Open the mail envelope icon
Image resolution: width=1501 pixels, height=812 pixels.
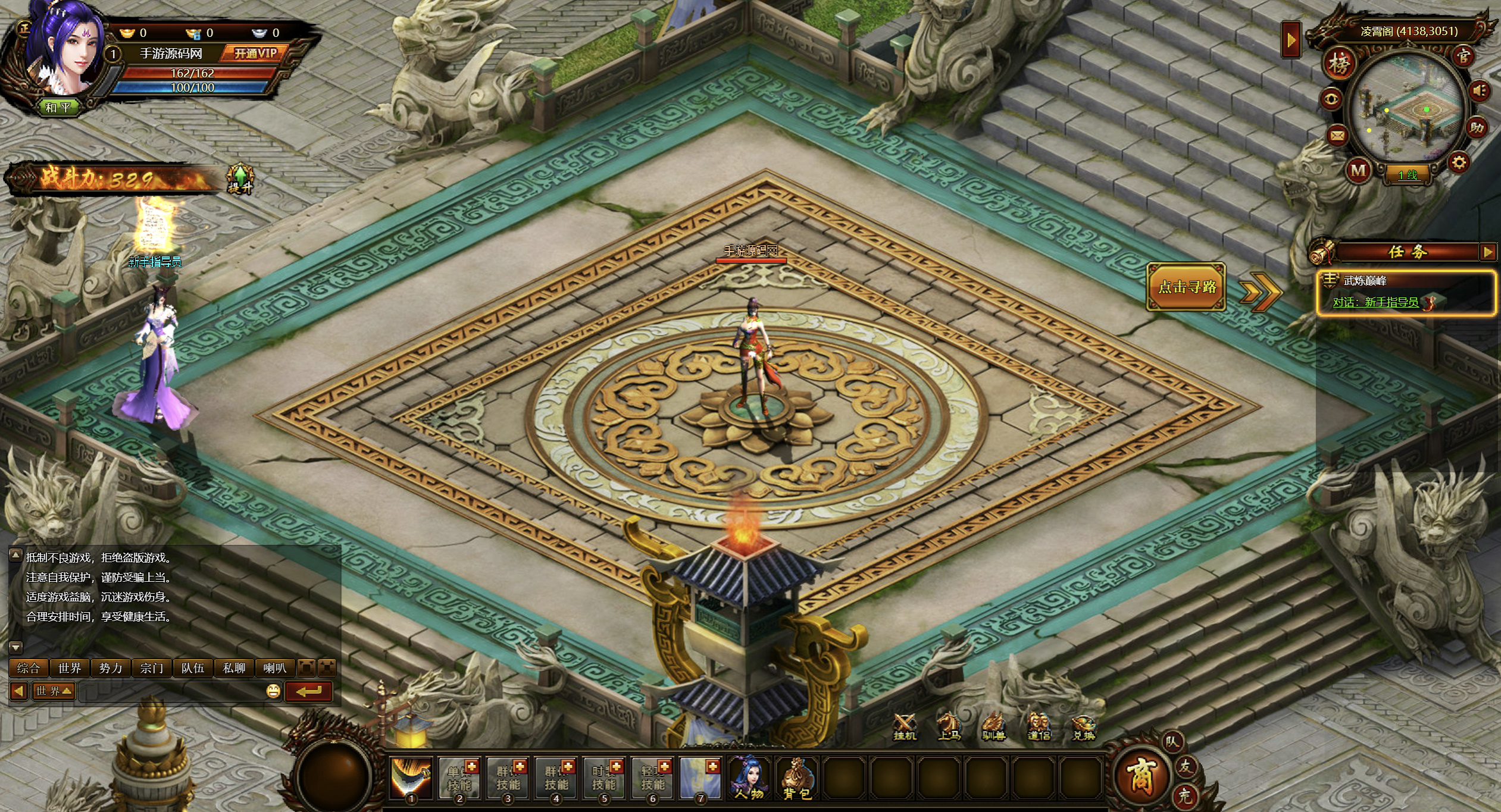(x=1337, y=136)
